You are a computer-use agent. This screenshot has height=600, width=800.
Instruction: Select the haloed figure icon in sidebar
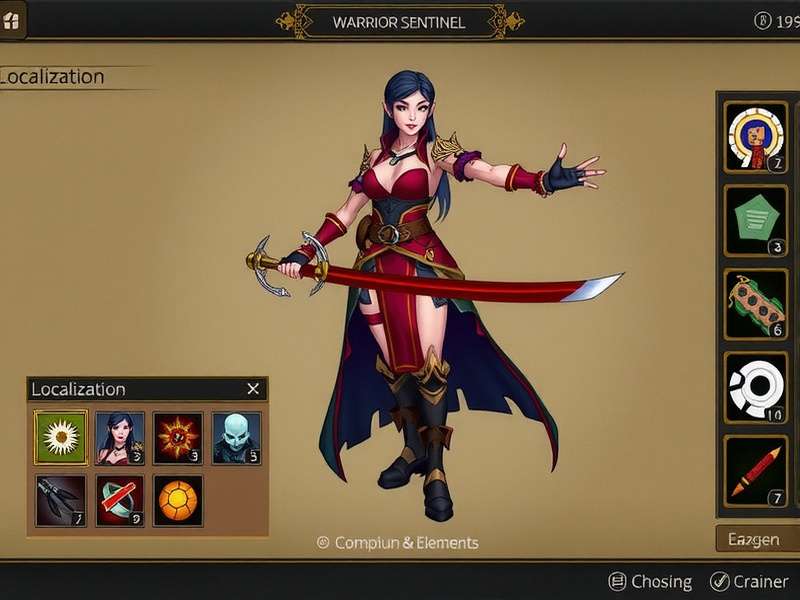tap(756, 137)
